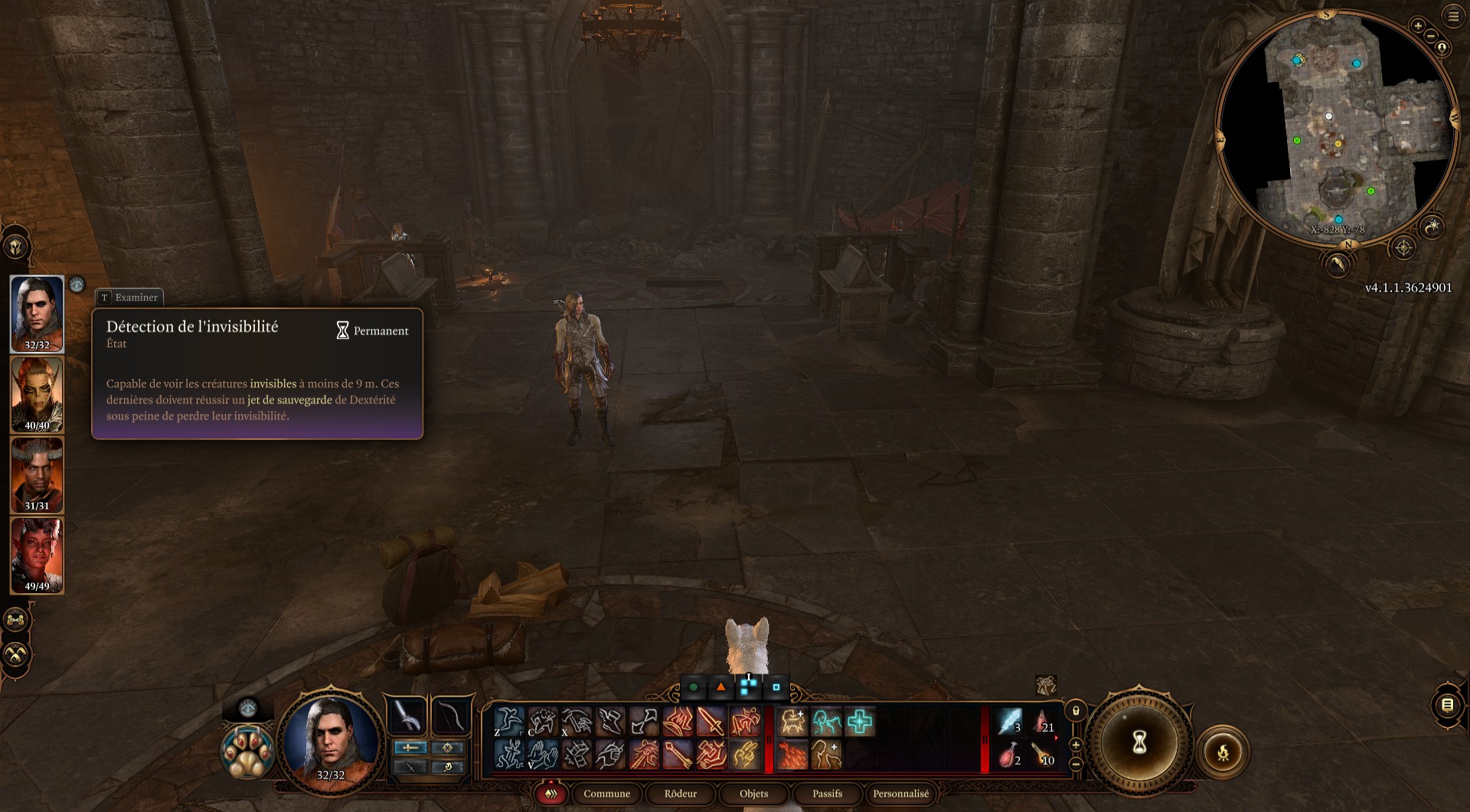Click the hourglass end-turn button
This screenshot has width=1470, height=812.
point(1139,741)
